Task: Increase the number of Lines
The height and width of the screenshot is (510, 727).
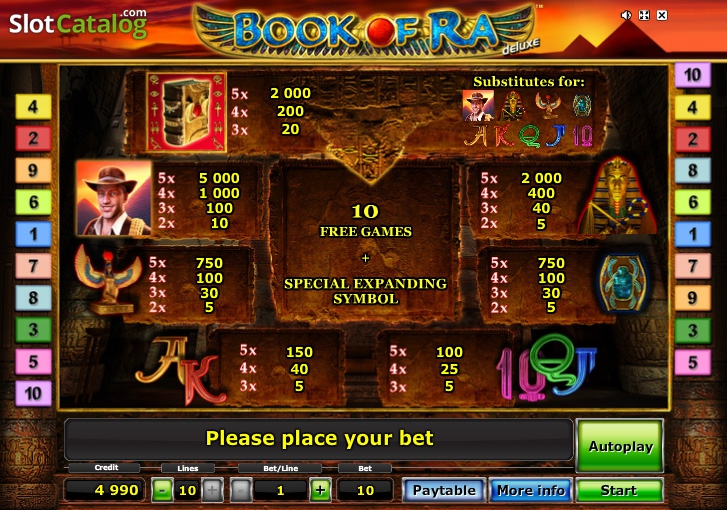Action: tap(212, 490)
